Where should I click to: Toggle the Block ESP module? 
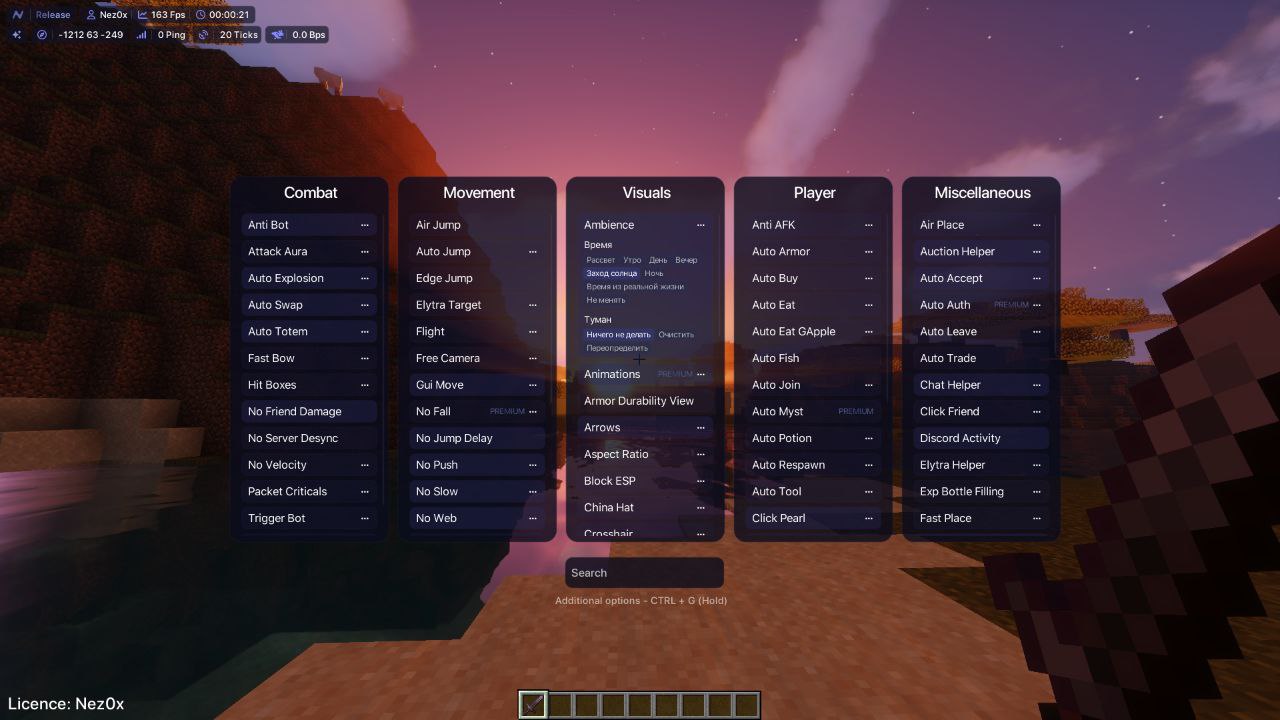[610, 481]
